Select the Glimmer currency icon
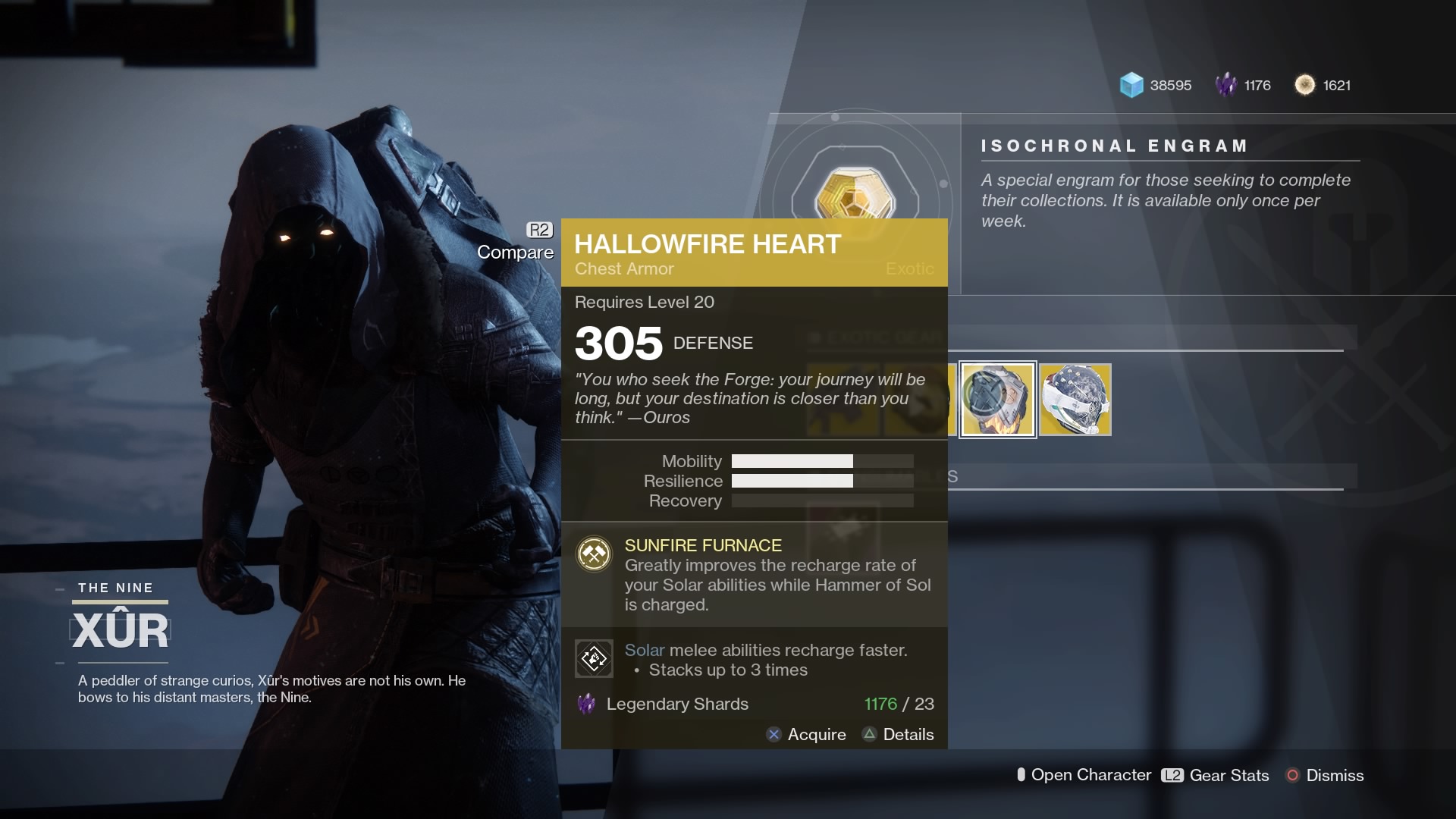 pos(1131,85)
